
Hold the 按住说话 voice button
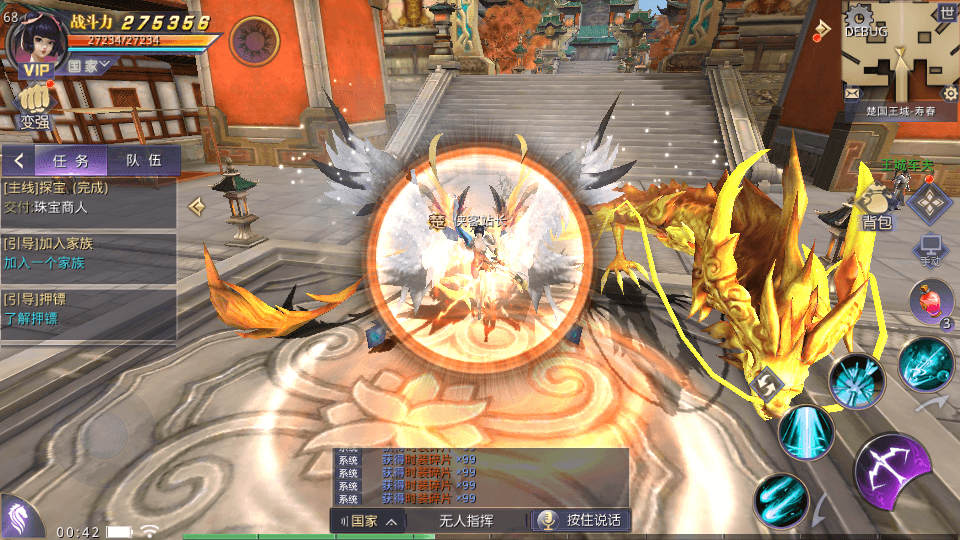point(581,520)
